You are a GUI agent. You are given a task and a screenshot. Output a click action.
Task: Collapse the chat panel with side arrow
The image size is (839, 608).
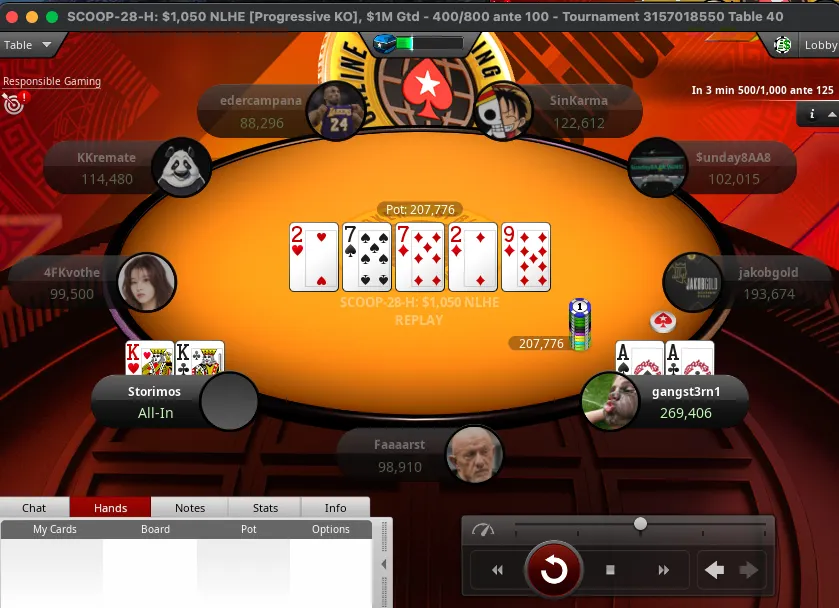pyautogui.click(x=385, y=565)
